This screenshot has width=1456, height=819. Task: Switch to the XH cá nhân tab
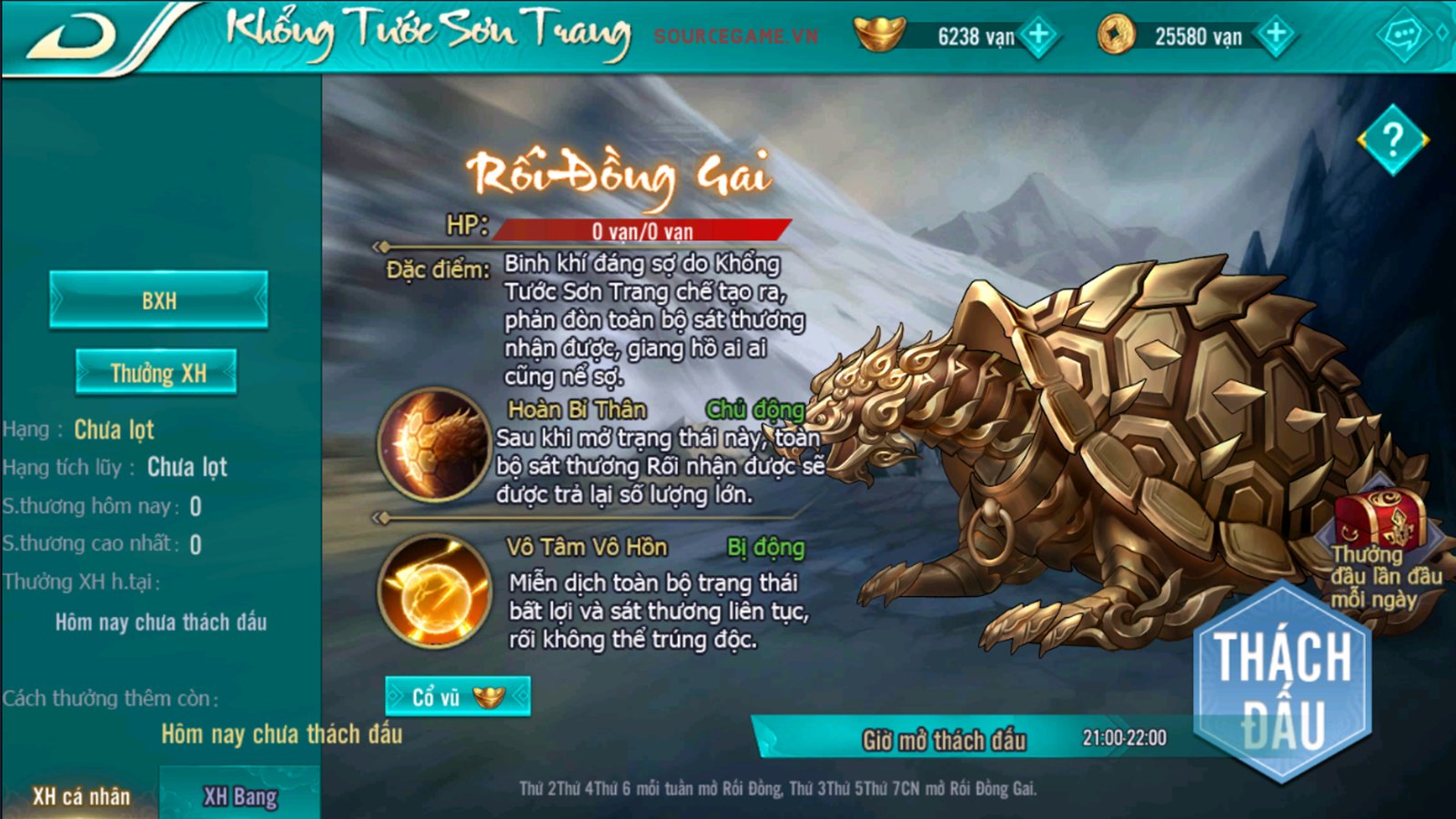(x=81, y=796)
